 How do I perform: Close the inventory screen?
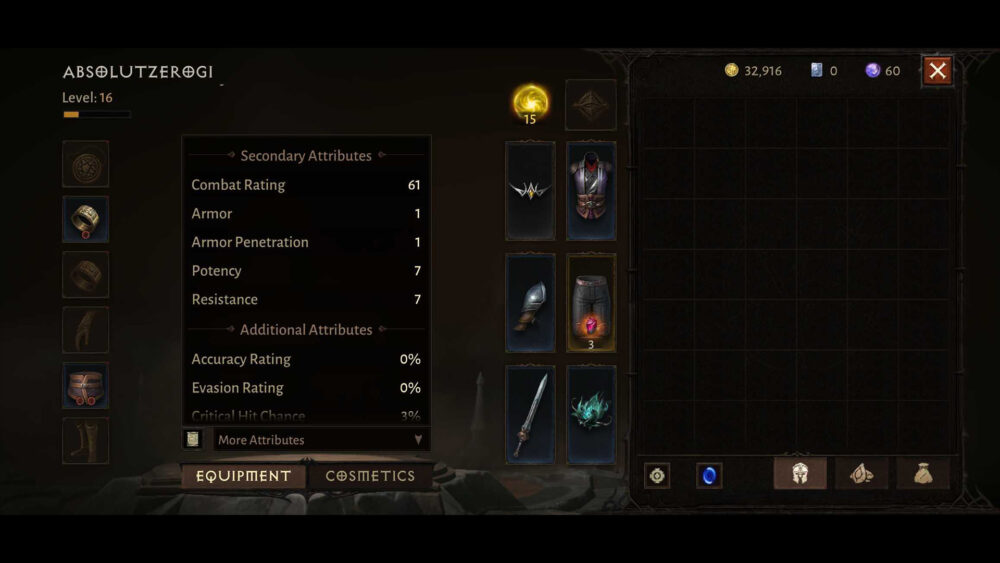[937, 70]
